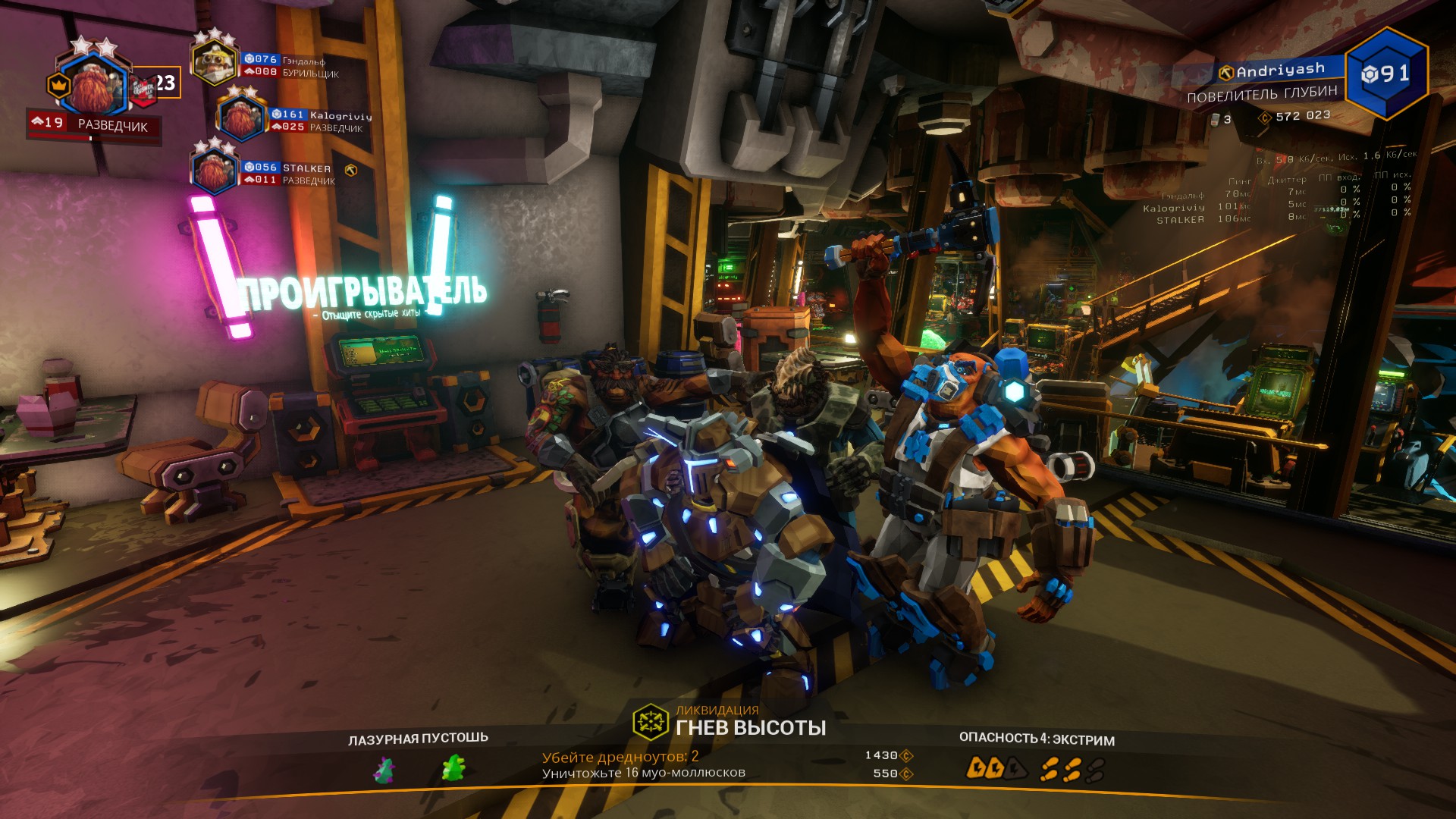Select Гэндальф's Бурильщик portrait
1456x819 pixels.
[x=215, y=63]
